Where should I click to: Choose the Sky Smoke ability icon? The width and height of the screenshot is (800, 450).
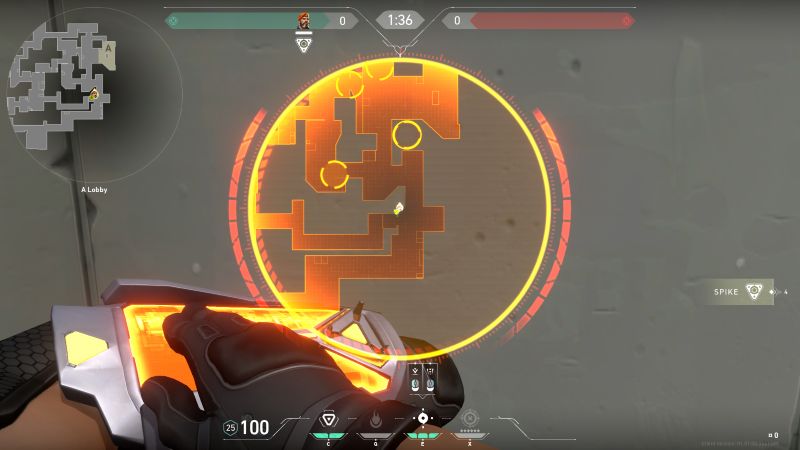(x=423, y=418)
